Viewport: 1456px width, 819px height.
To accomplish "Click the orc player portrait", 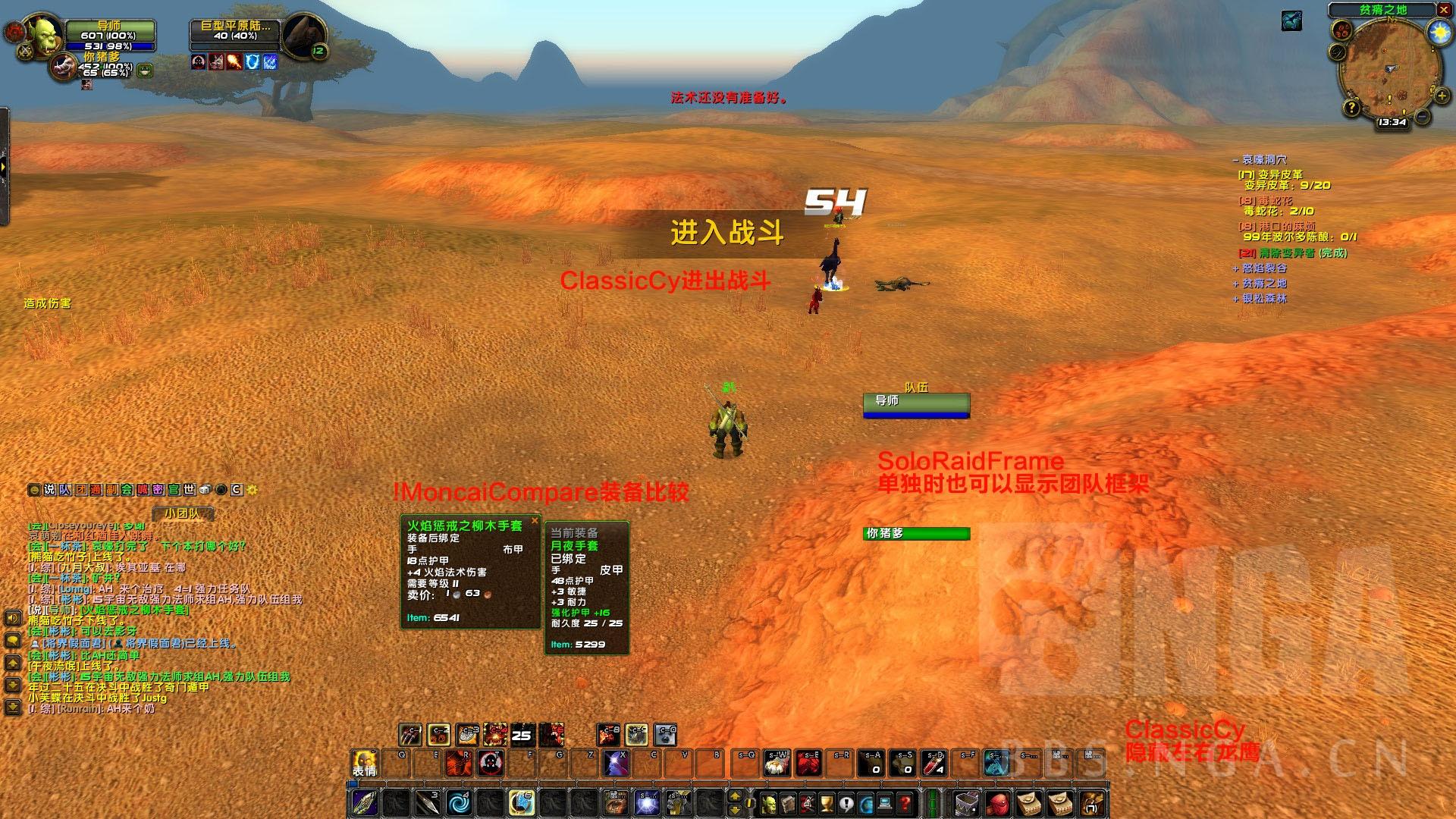I will (x=42, y=33).
